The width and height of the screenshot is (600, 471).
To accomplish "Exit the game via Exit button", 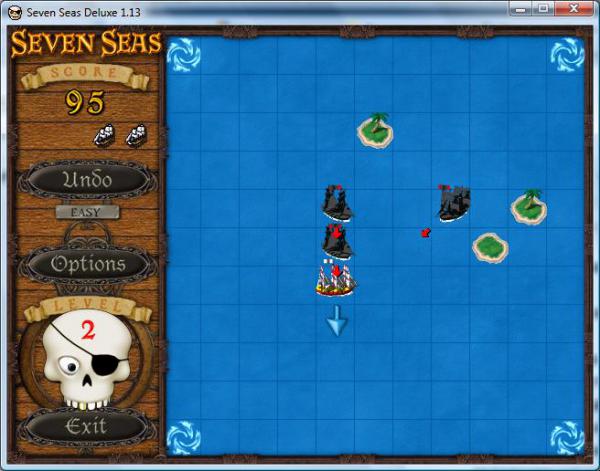I will tap(86, 427).
